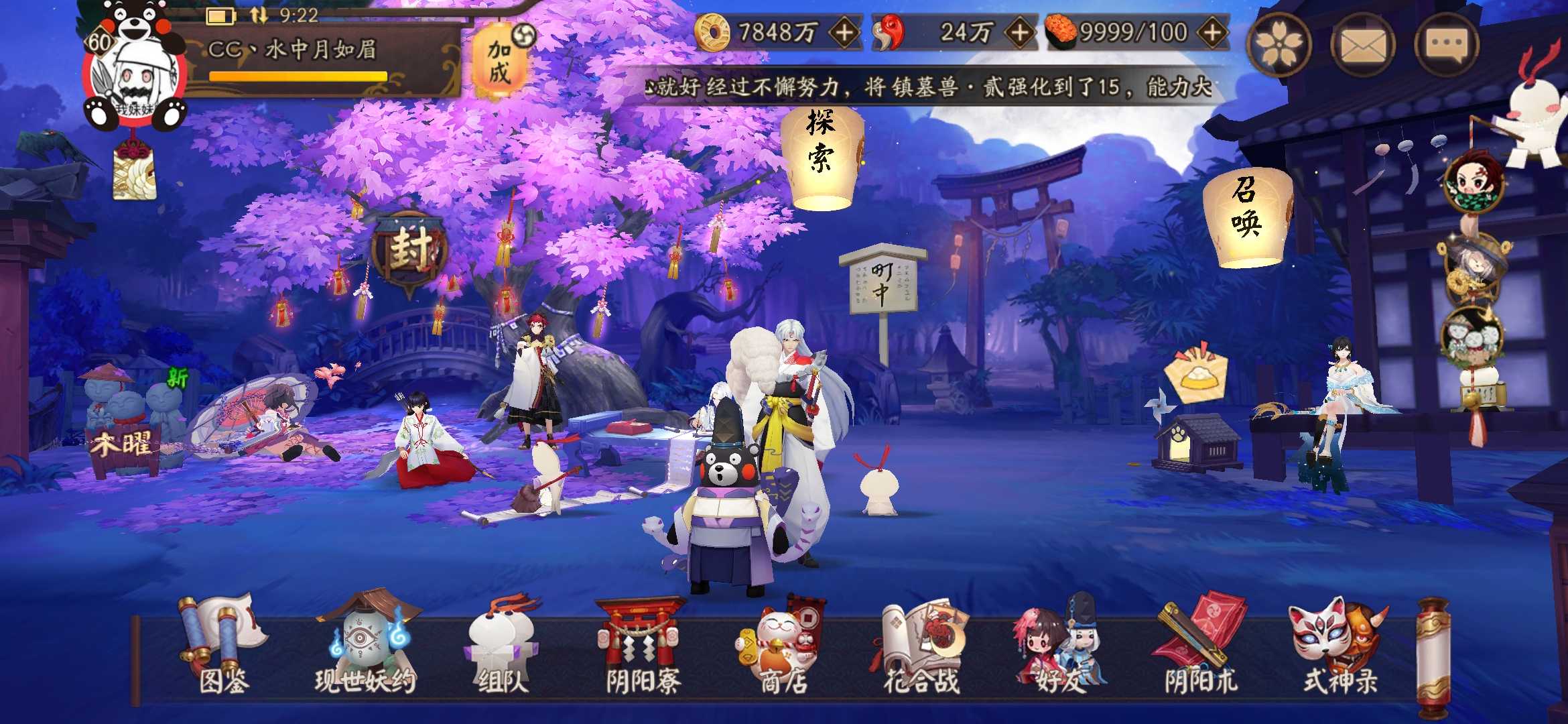Click the 封 seal sign on the tree
This screenshot has height=724, width=1568.
coord(412,249)
